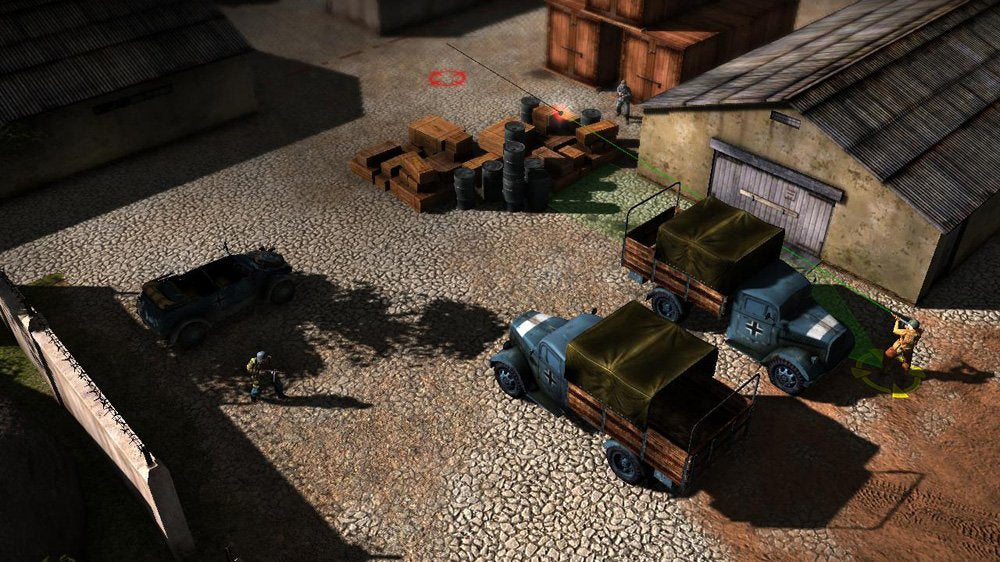Viewport: 1000px width, 562px height.
Task: Click the red aiming reticle marker
Action: pyautogui.click(x=446, y=77)
